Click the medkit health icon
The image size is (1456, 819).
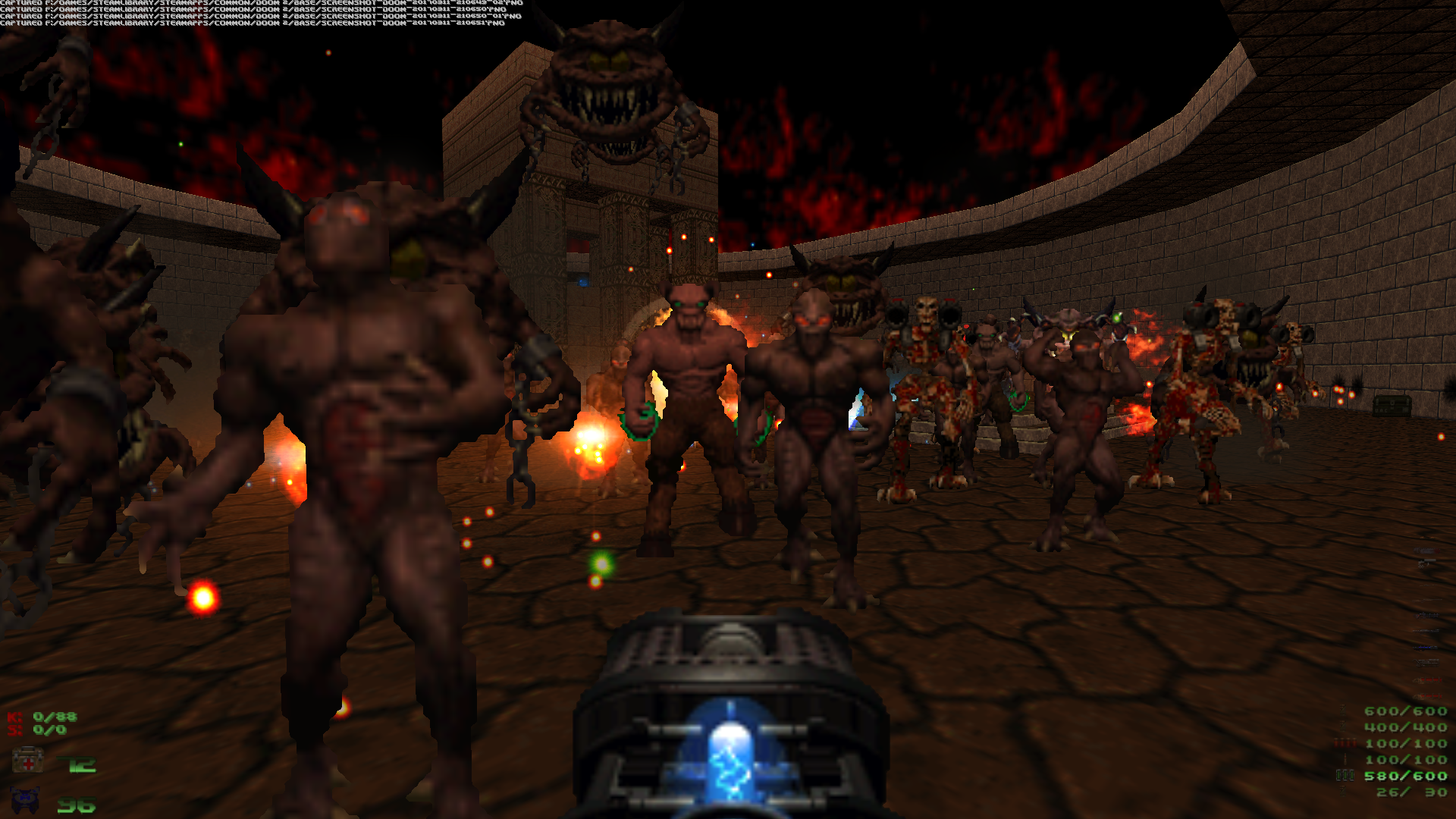[x=28, y=761]
